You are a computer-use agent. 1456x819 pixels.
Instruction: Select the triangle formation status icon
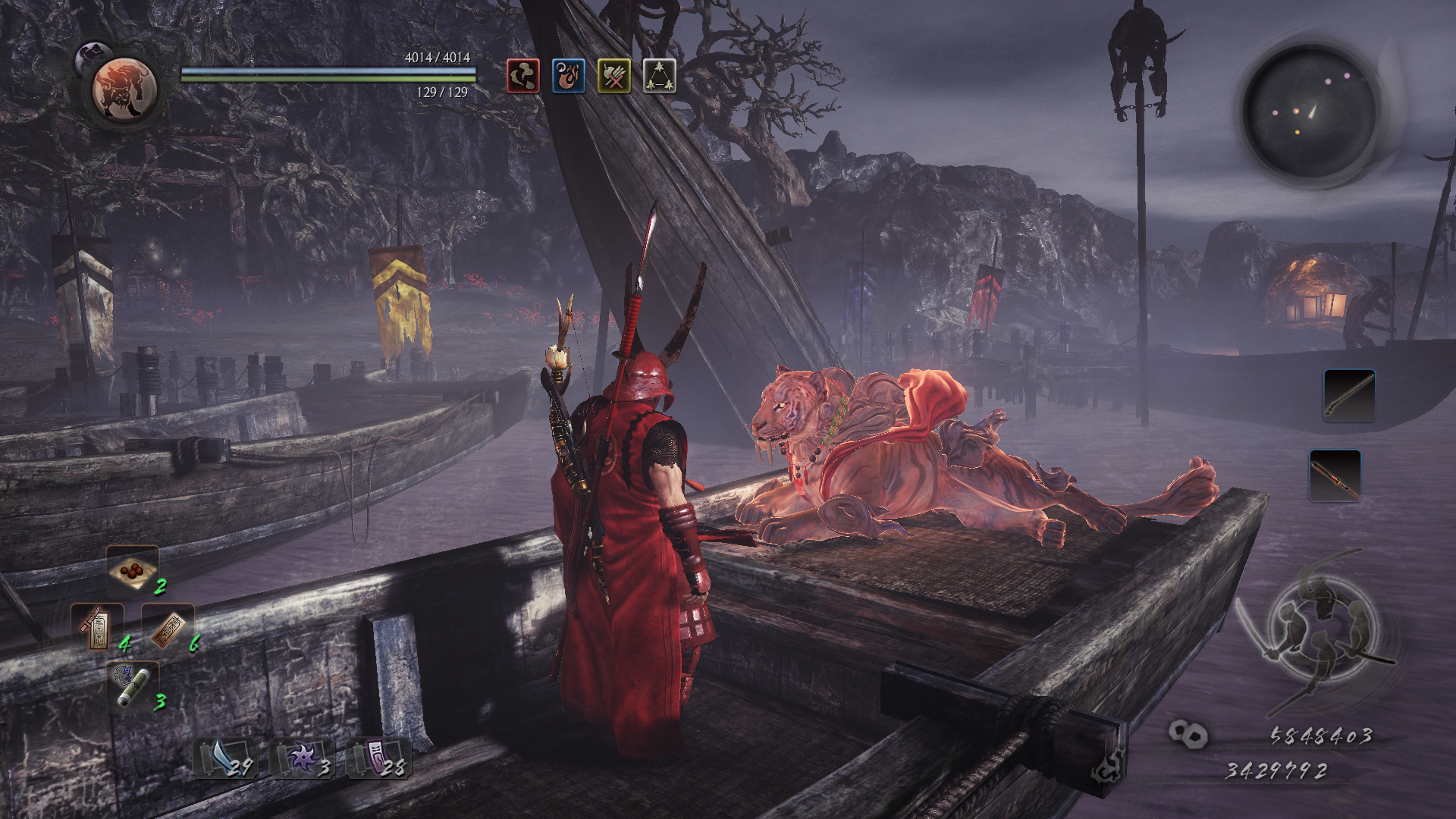point(660,76)
